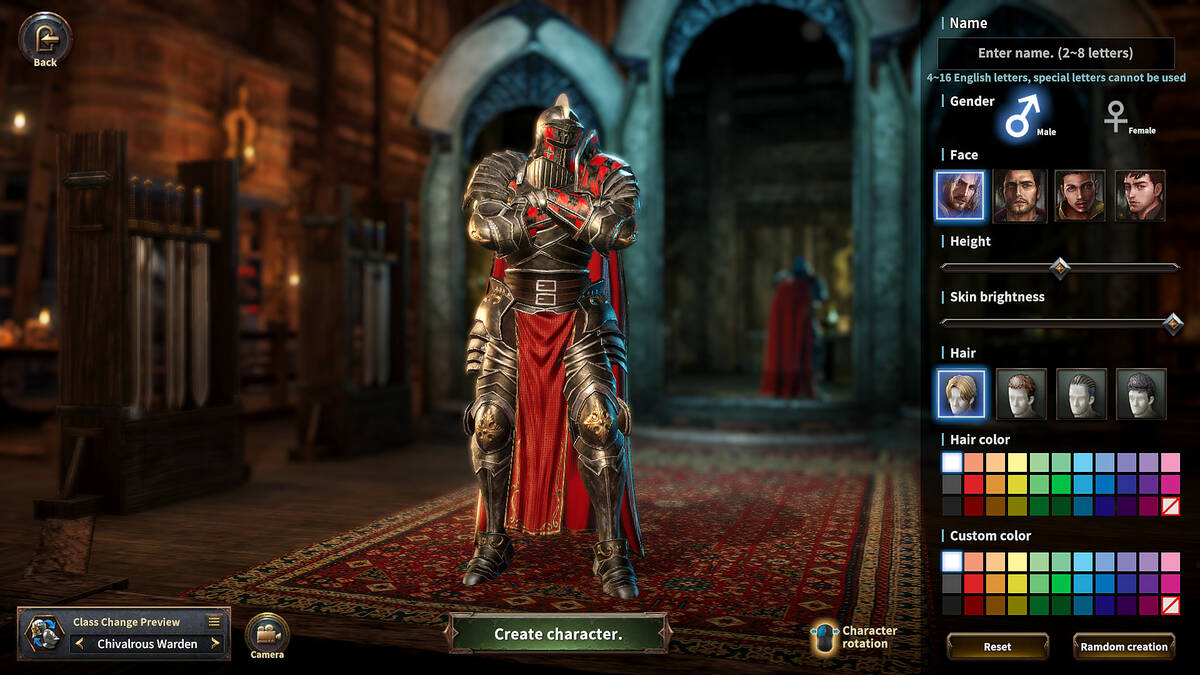Choose the blonde hairstyle thumbnail
1200x675 pixels.
[x=961, y=394]
